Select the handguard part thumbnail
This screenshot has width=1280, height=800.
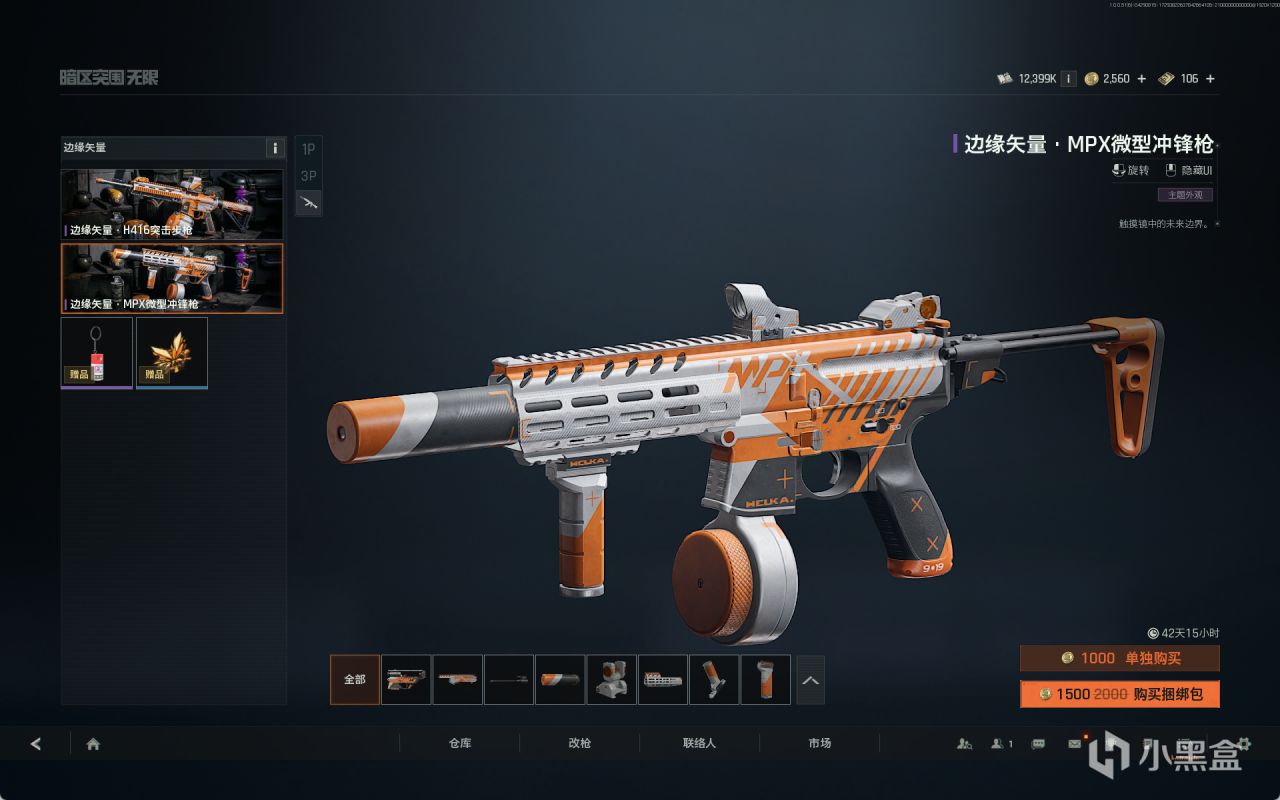662,680
